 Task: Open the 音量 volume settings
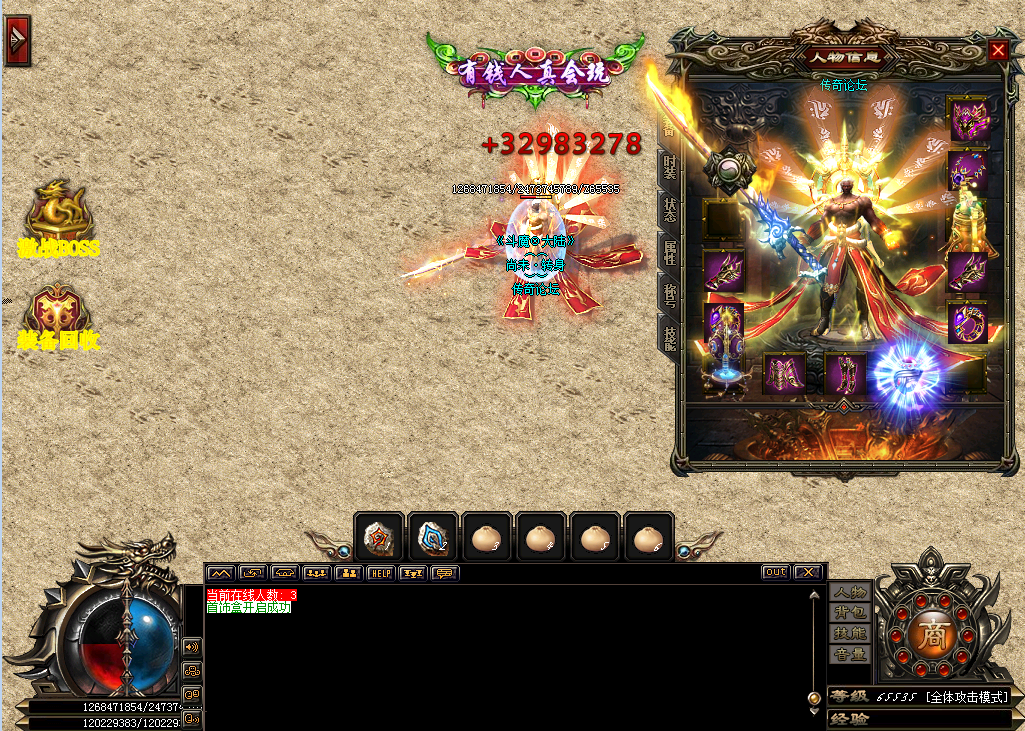coord(850,655)
